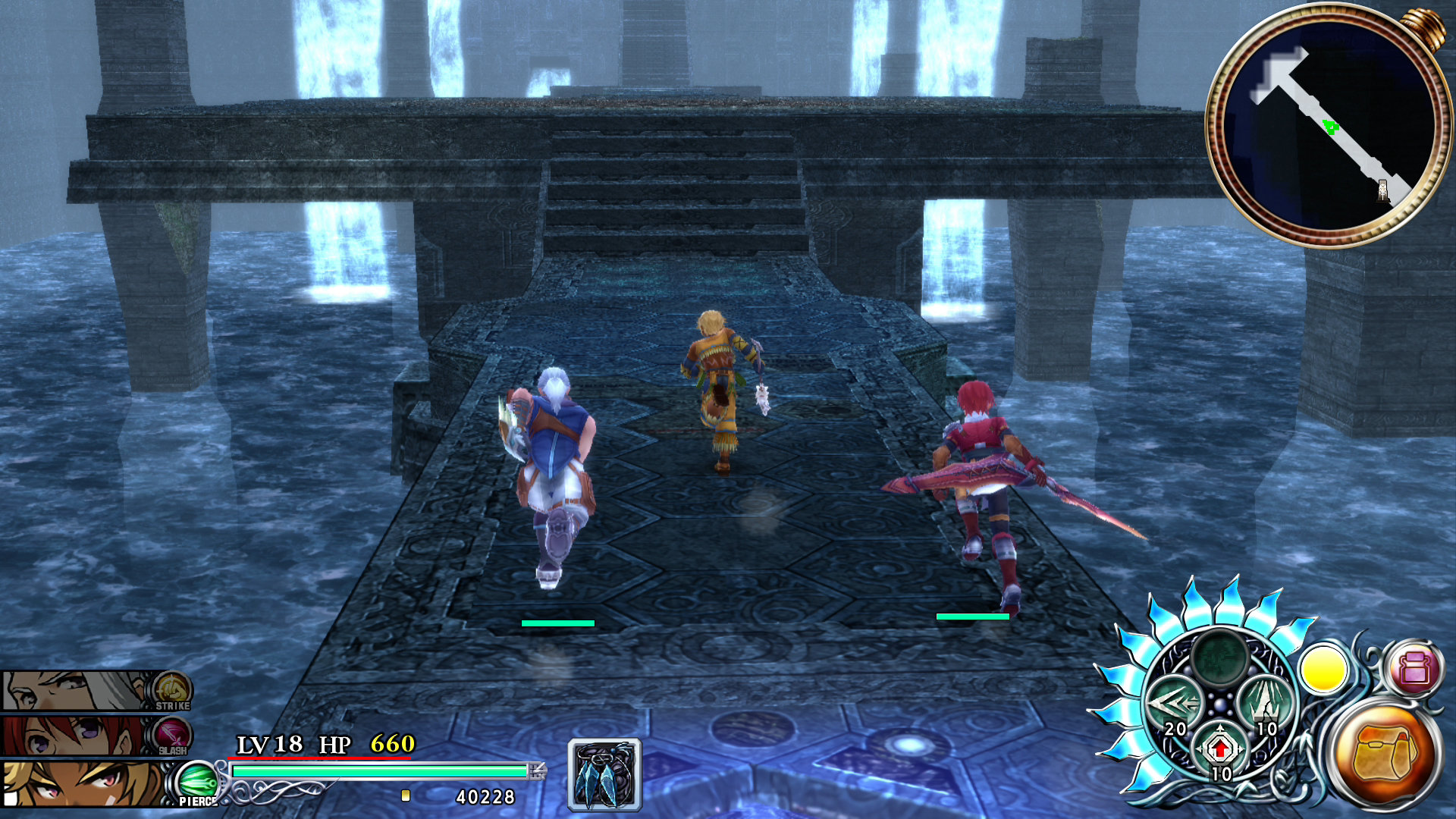Switch to the red-haired Slash character portrait

coord(76,736)
